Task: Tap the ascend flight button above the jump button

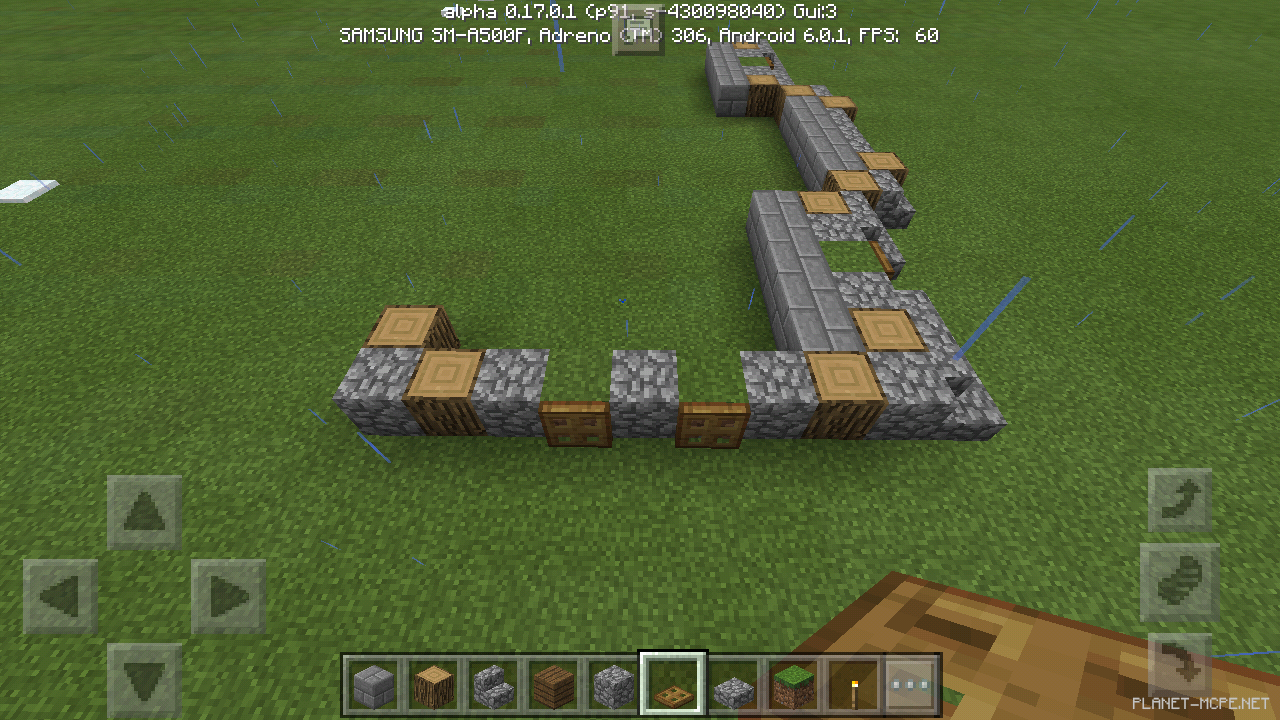Action: coord(1180,497)
